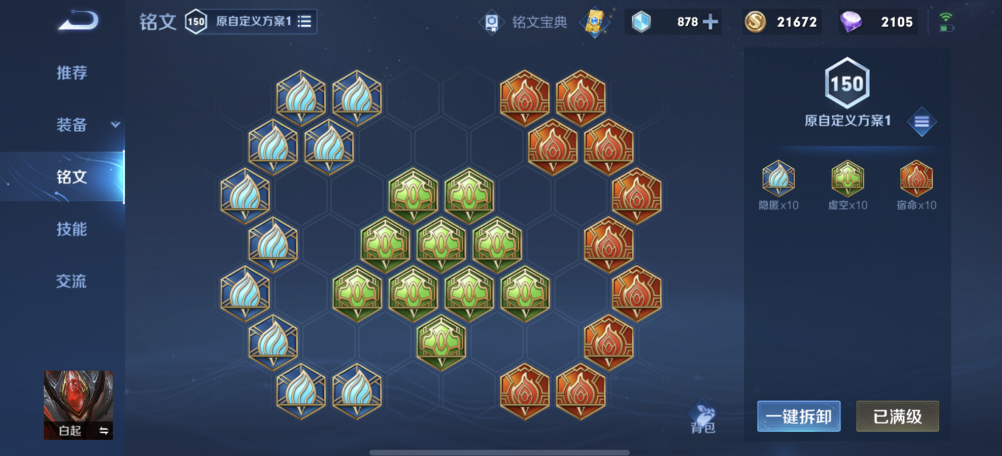Click the 已满级 button

click(897, 417)
